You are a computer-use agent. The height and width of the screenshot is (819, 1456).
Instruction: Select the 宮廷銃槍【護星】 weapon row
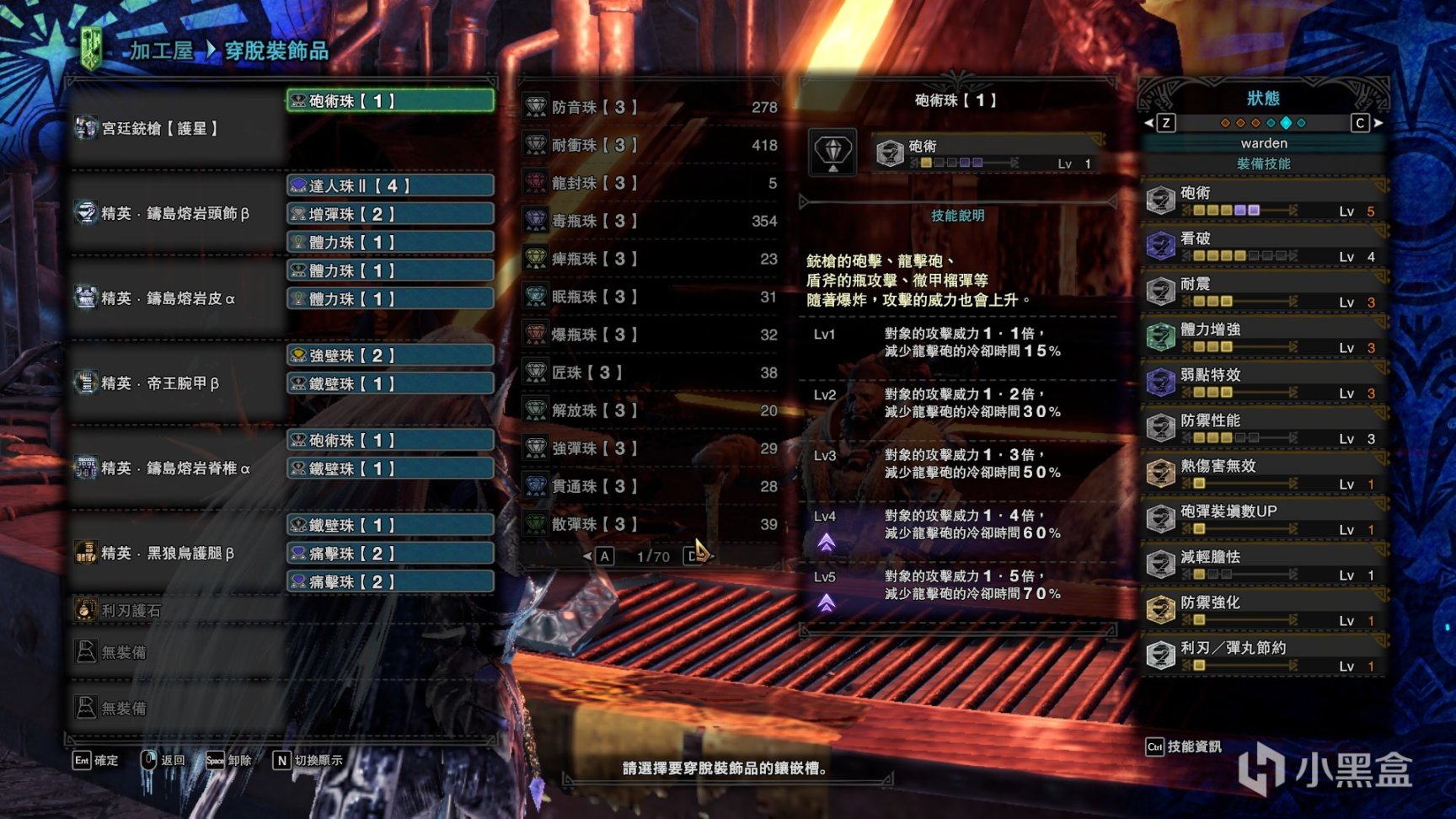160,128
